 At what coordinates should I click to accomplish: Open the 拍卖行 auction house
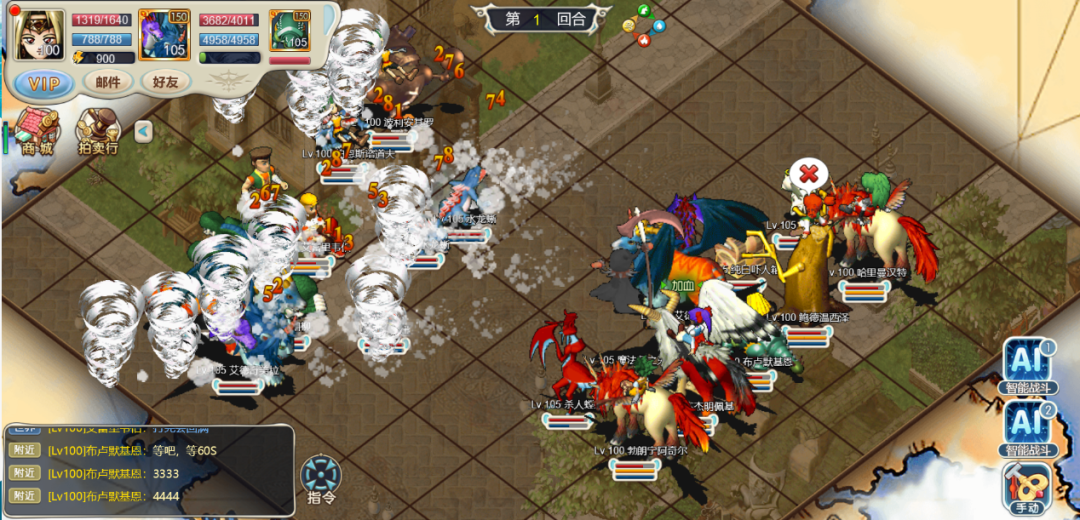[x=98, y=132]
